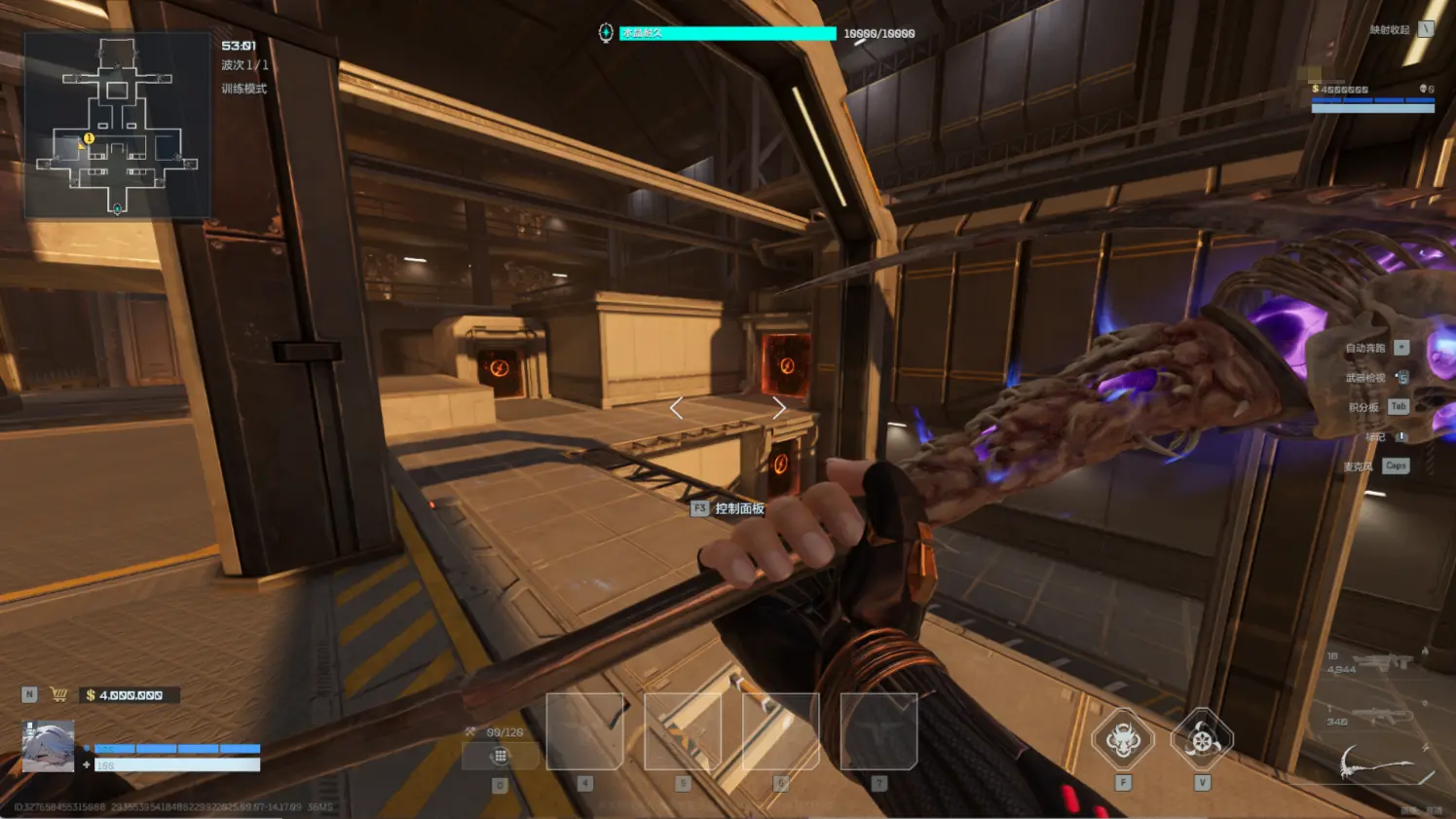Open the build grid menu icon

[500, 756]
